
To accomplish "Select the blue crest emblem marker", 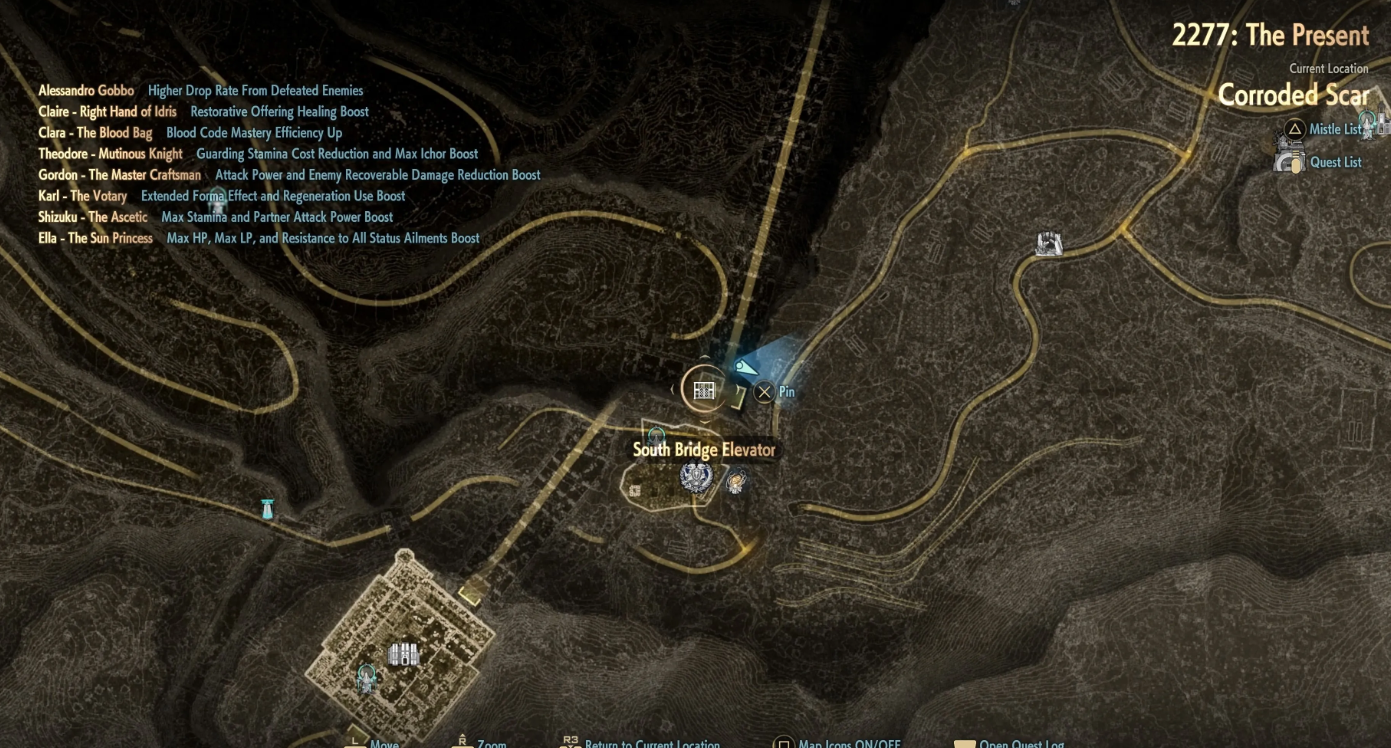I will pos(696,477).
